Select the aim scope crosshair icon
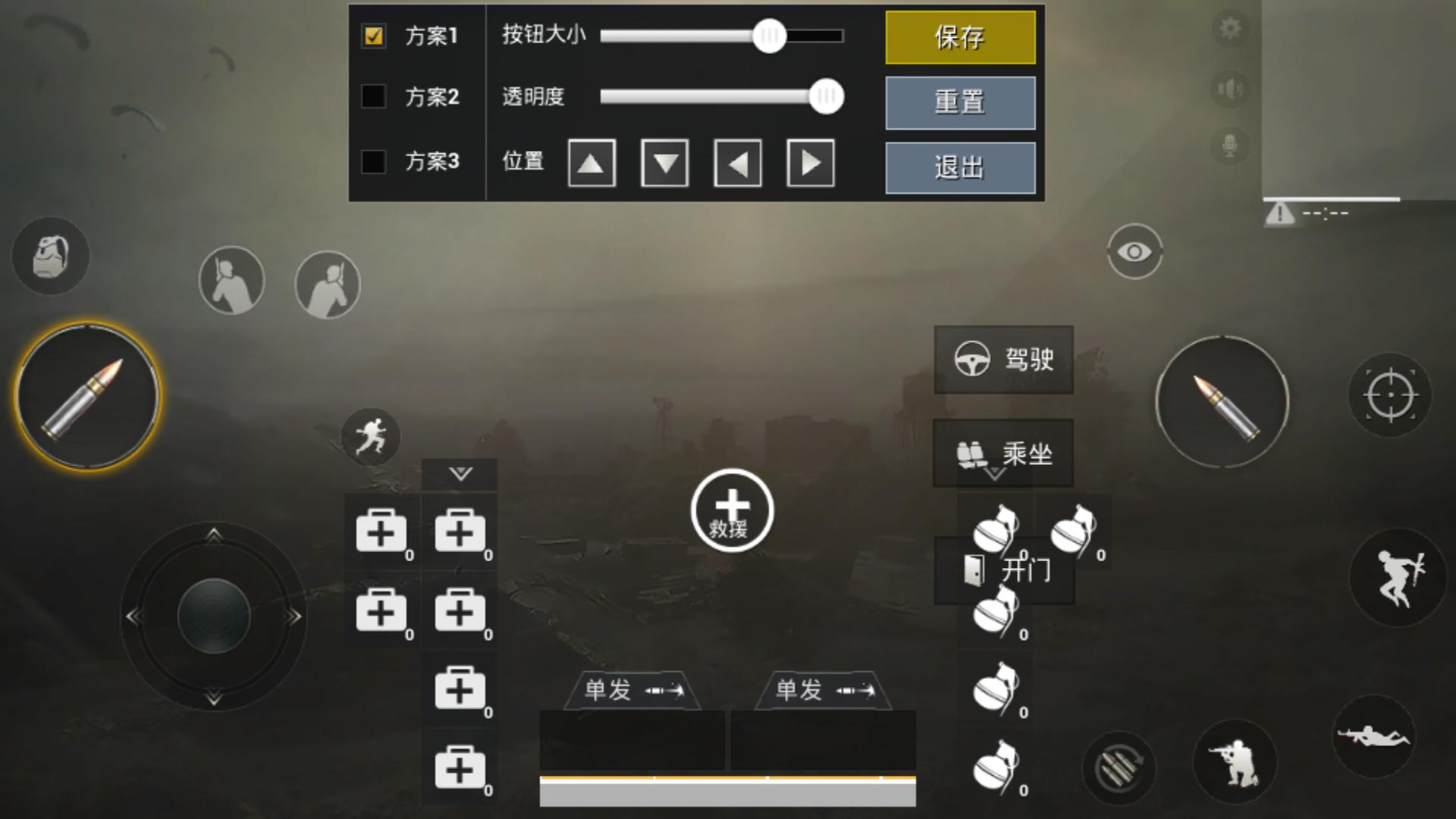 pos(1390,394)
